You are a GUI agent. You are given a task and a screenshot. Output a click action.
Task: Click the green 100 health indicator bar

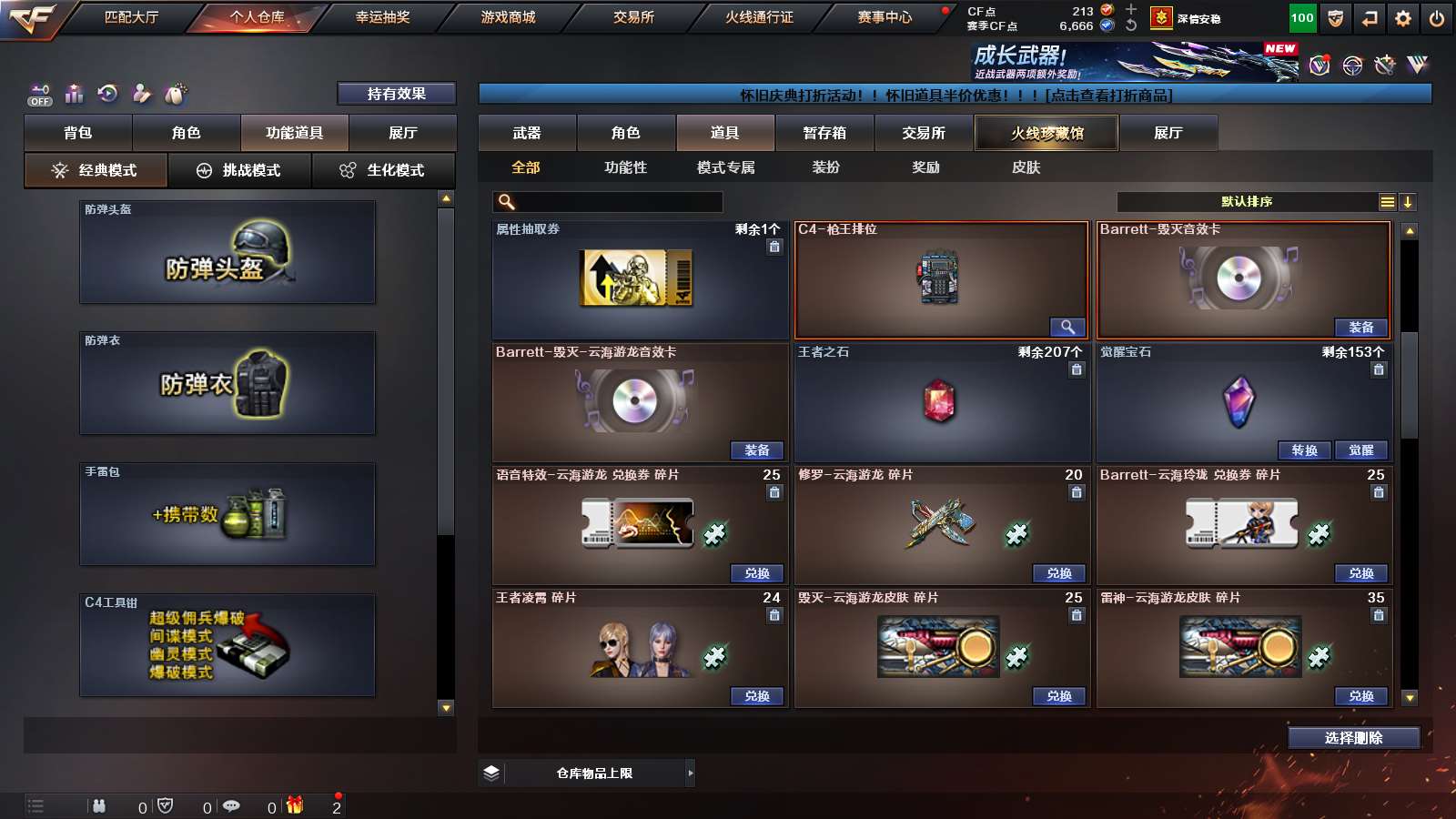point(1299,16)
